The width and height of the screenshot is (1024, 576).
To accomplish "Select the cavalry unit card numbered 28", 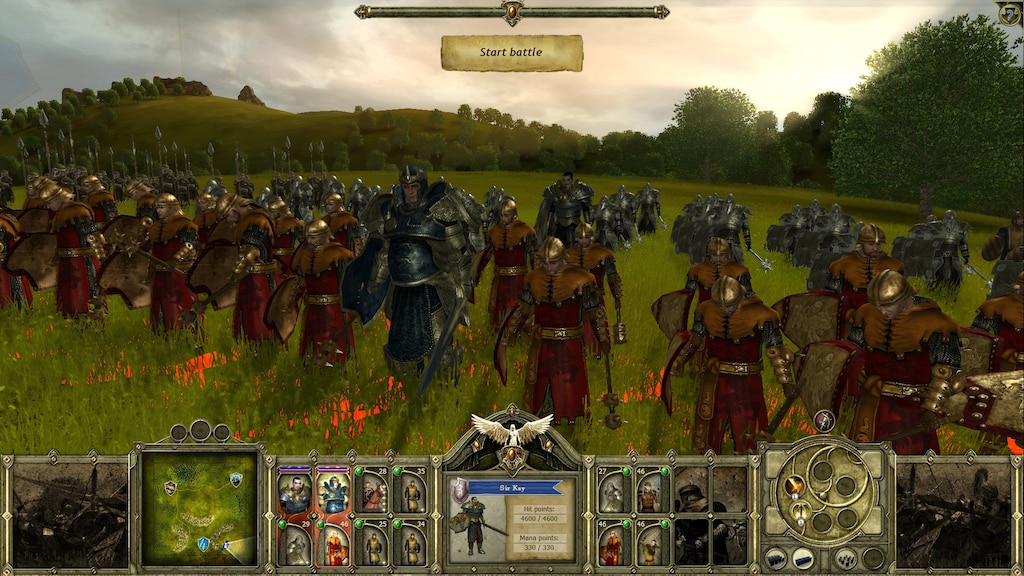I will [x=372, y=492].
